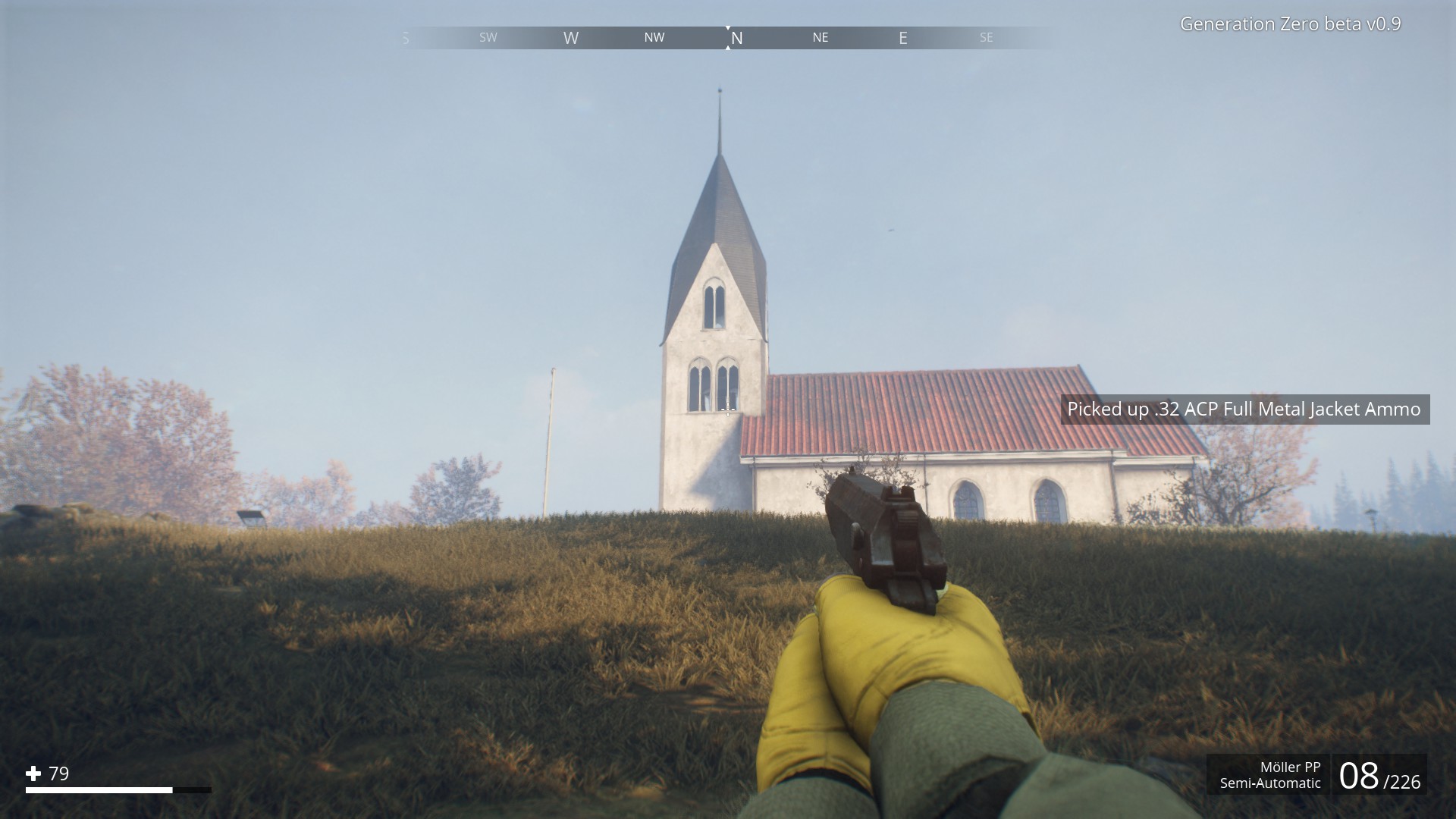Click the Semi-Automatic fire mode text
The image size is (1456, 819).
point(1270,783)
